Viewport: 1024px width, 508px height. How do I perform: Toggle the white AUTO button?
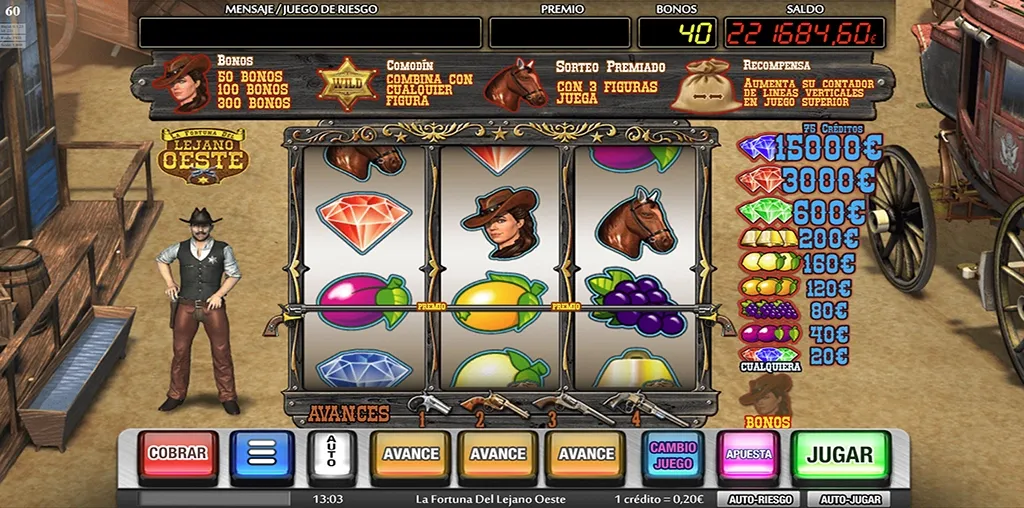331,455
